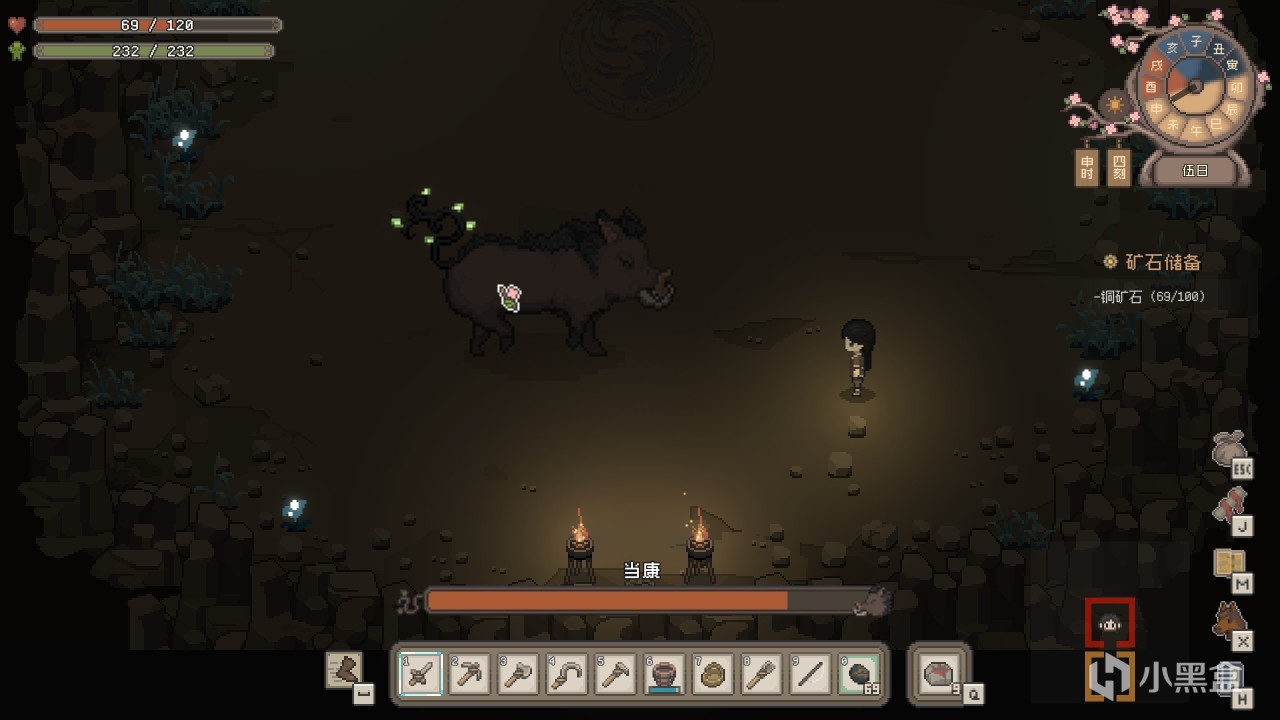Select the rake tool in slot 8

762,676
